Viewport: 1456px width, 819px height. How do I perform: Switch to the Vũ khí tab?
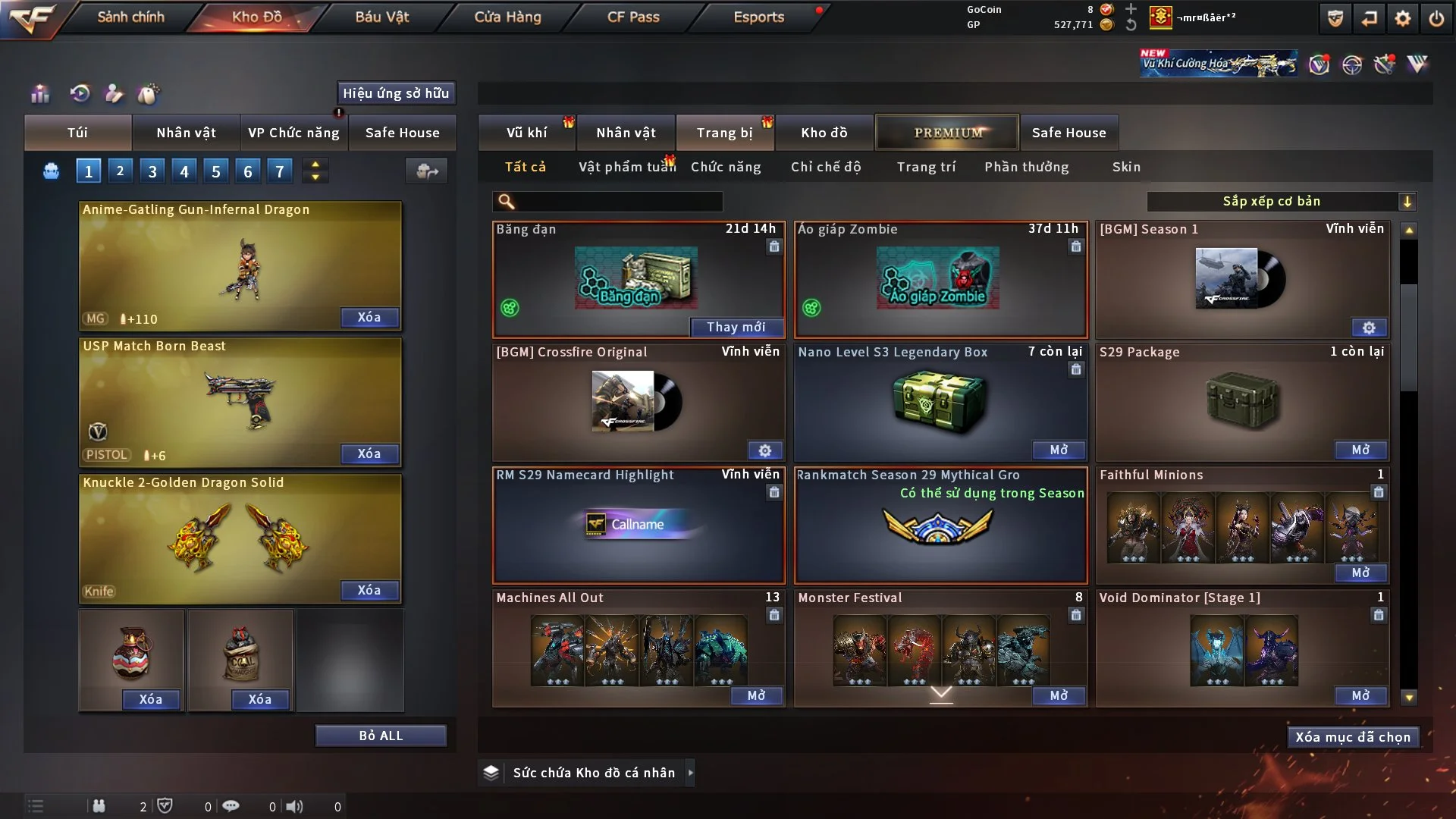point(526,133)
